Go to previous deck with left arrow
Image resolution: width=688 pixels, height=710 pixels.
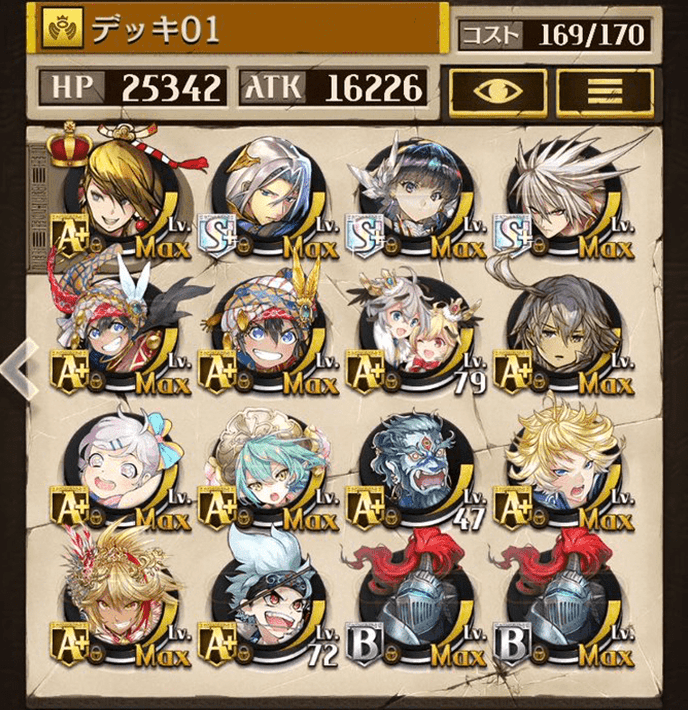(19, 367)
